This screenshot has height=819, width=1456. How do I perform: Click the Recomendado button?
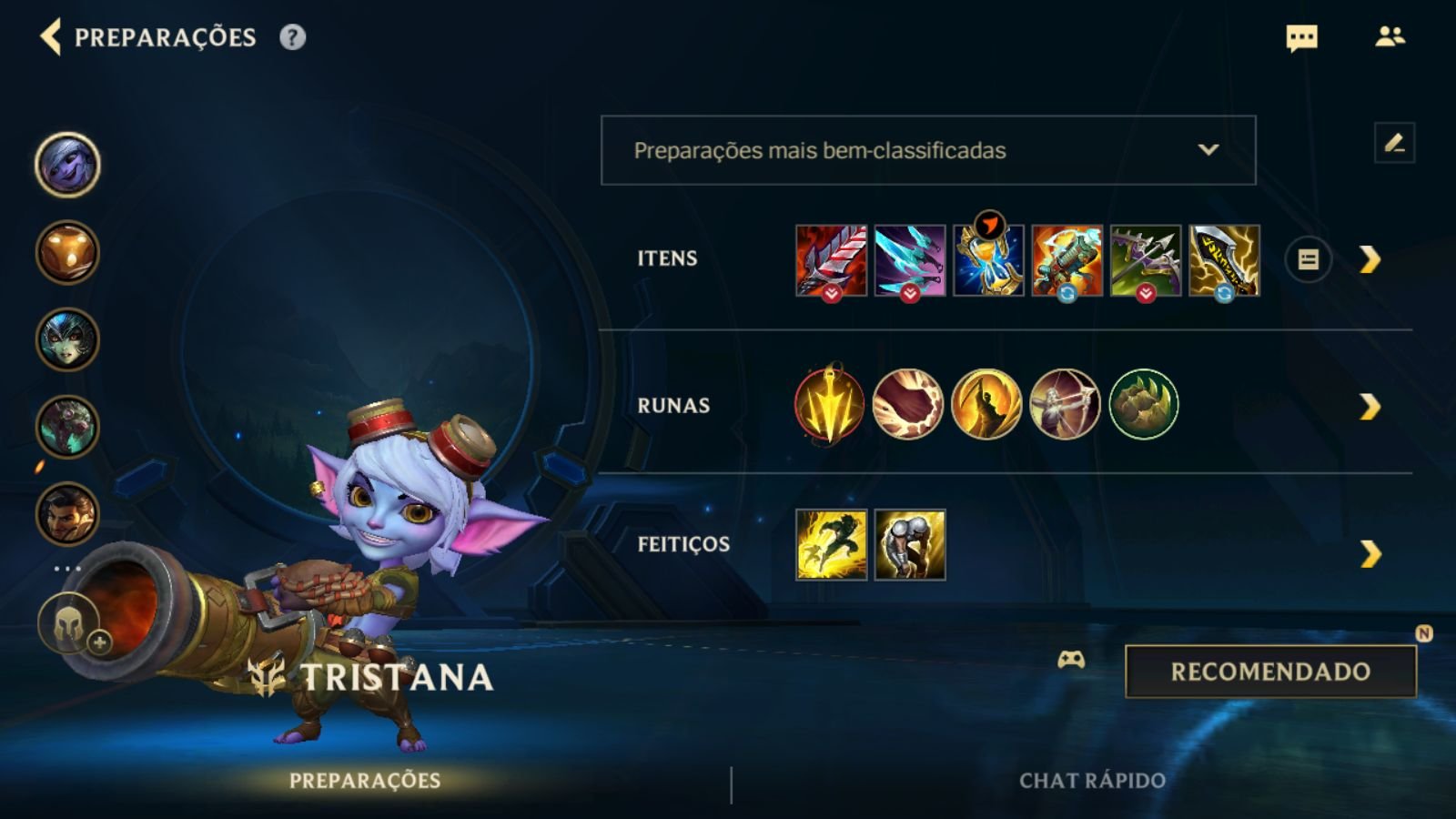click(x=1270, y=672)
